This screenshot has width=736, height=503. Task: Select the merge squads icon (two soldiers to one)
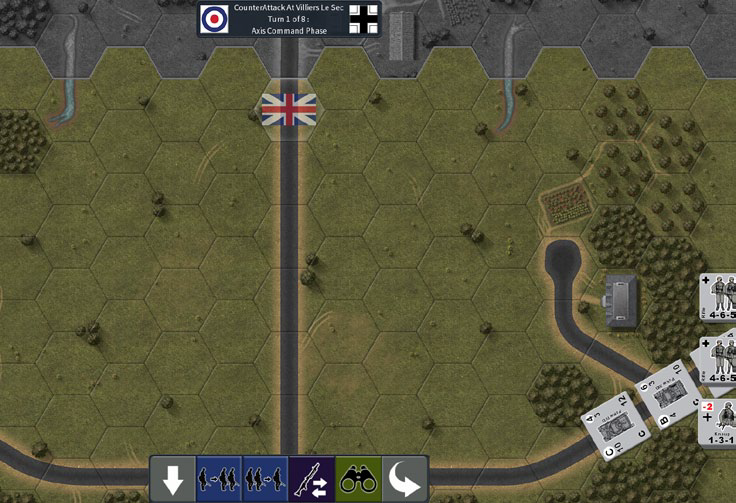265,478
